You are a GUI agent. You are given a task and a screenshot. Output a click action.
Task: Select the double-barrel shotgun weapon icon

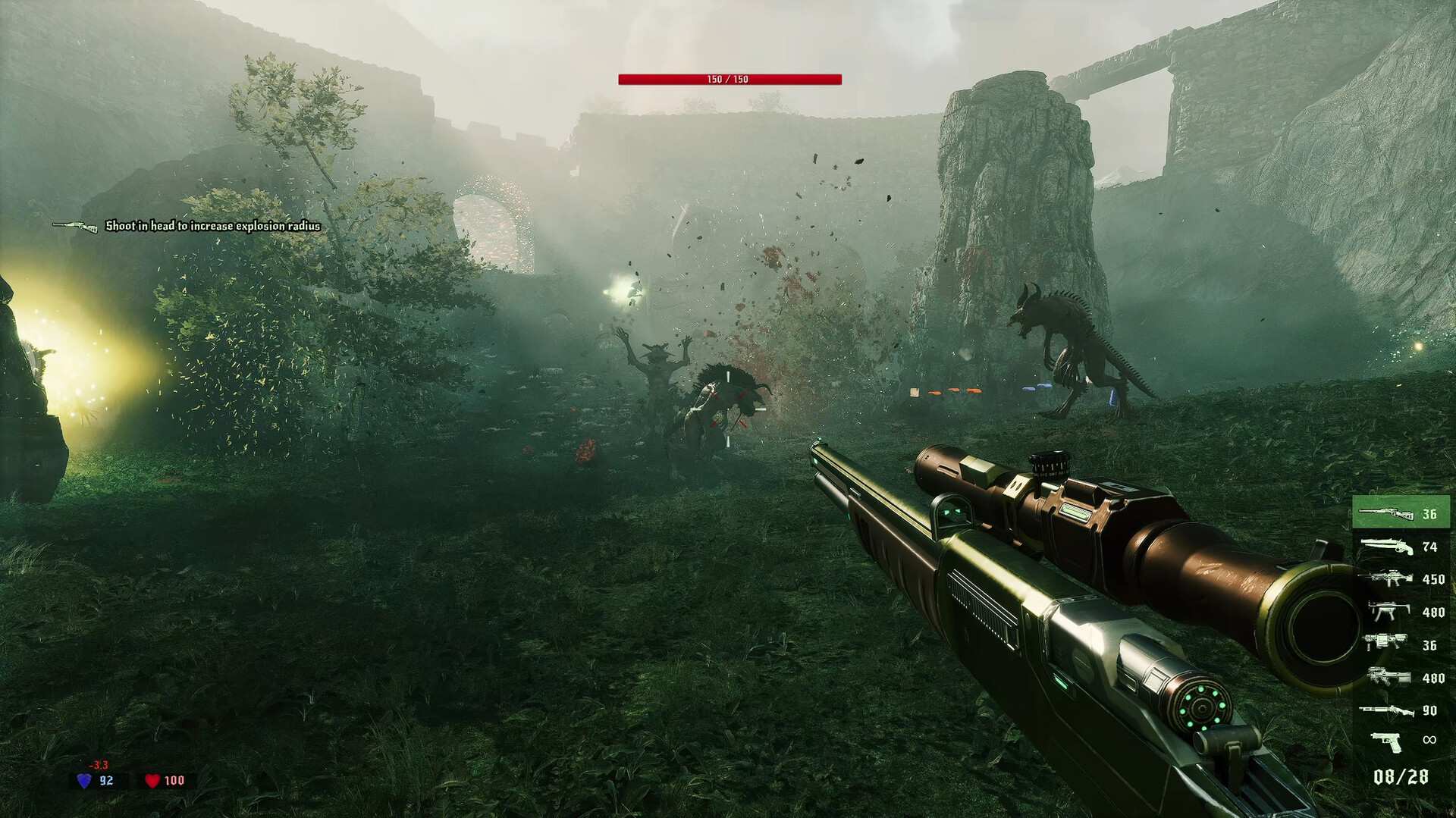tap(1385, 547)
